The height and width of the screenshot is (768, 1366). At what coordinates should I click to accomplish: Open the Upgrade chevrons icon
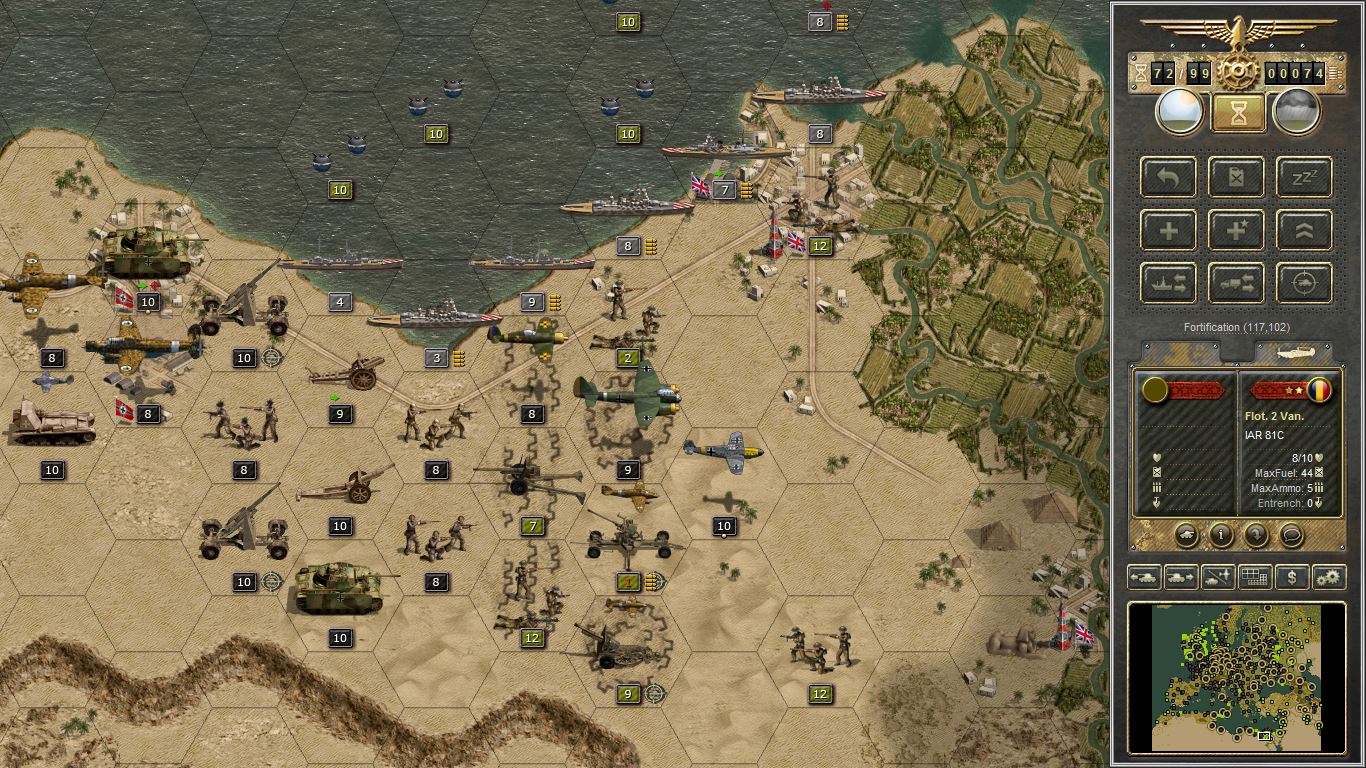1304,231
